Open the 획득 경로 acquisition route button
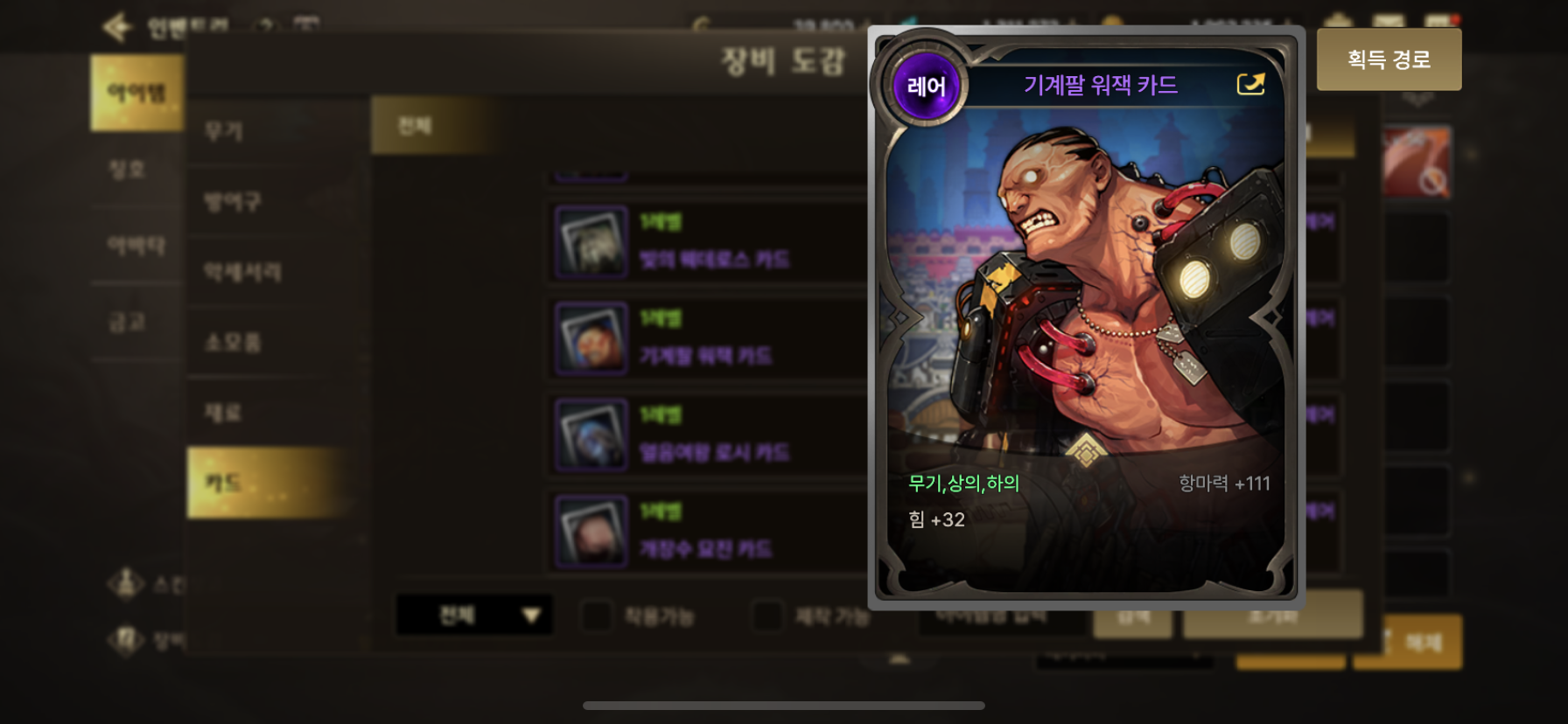The image size is (1568, 724). click(1389, 59)
